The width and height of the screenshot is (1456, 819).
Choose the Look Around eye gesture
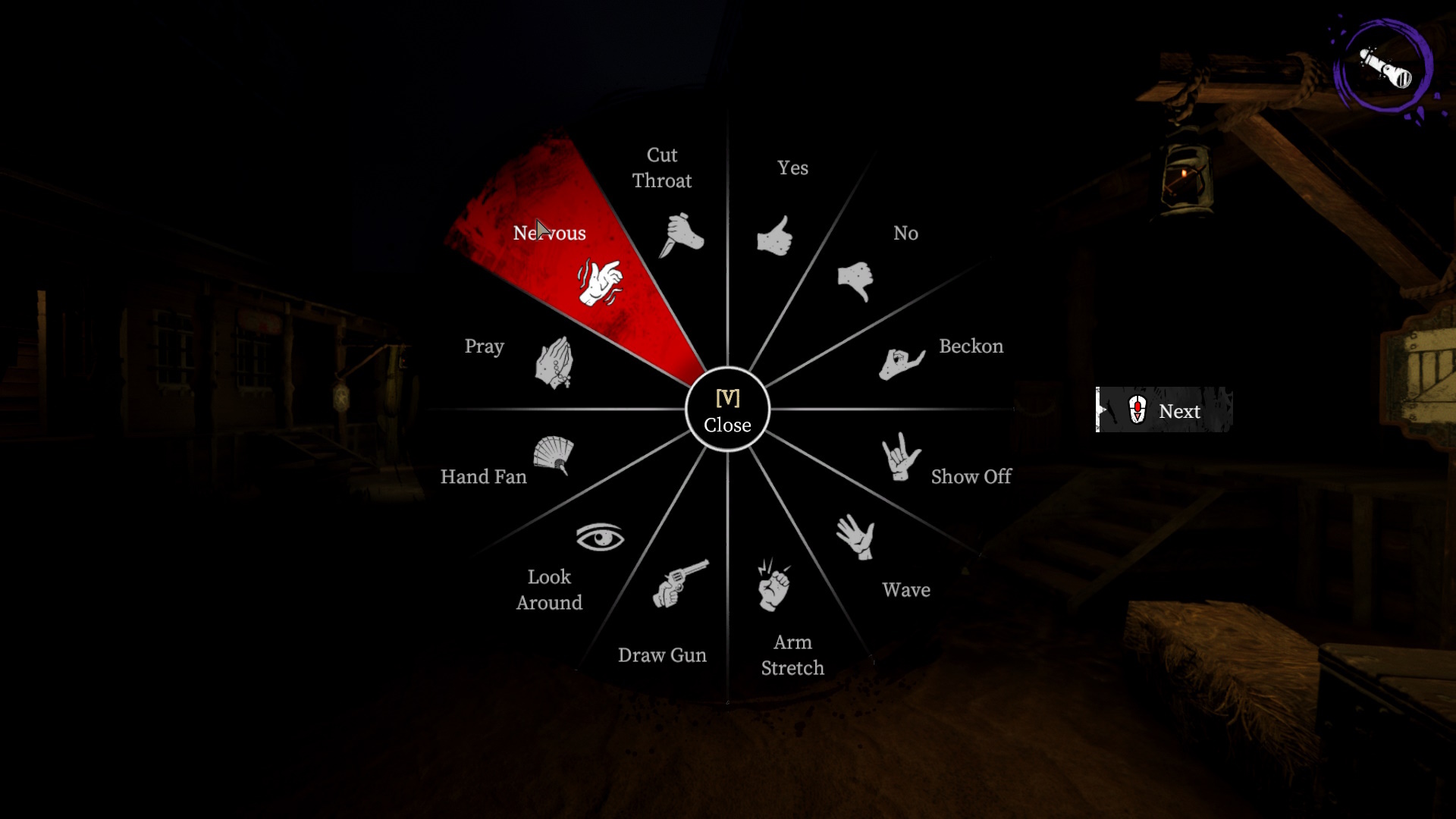[x=600, y=537]
